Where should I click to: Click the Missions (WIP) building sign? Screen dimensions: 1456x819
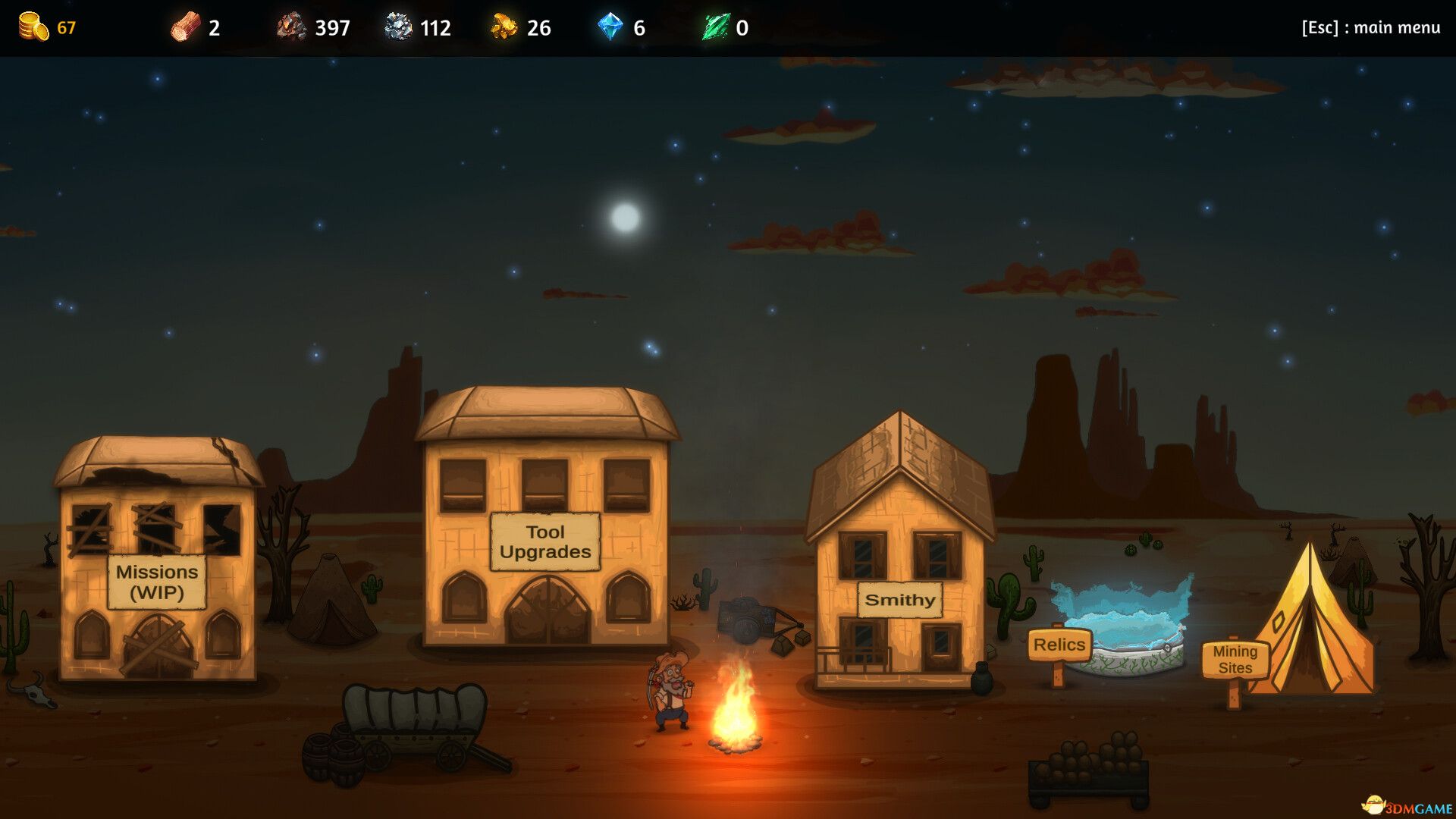click(x=157, y=582)
